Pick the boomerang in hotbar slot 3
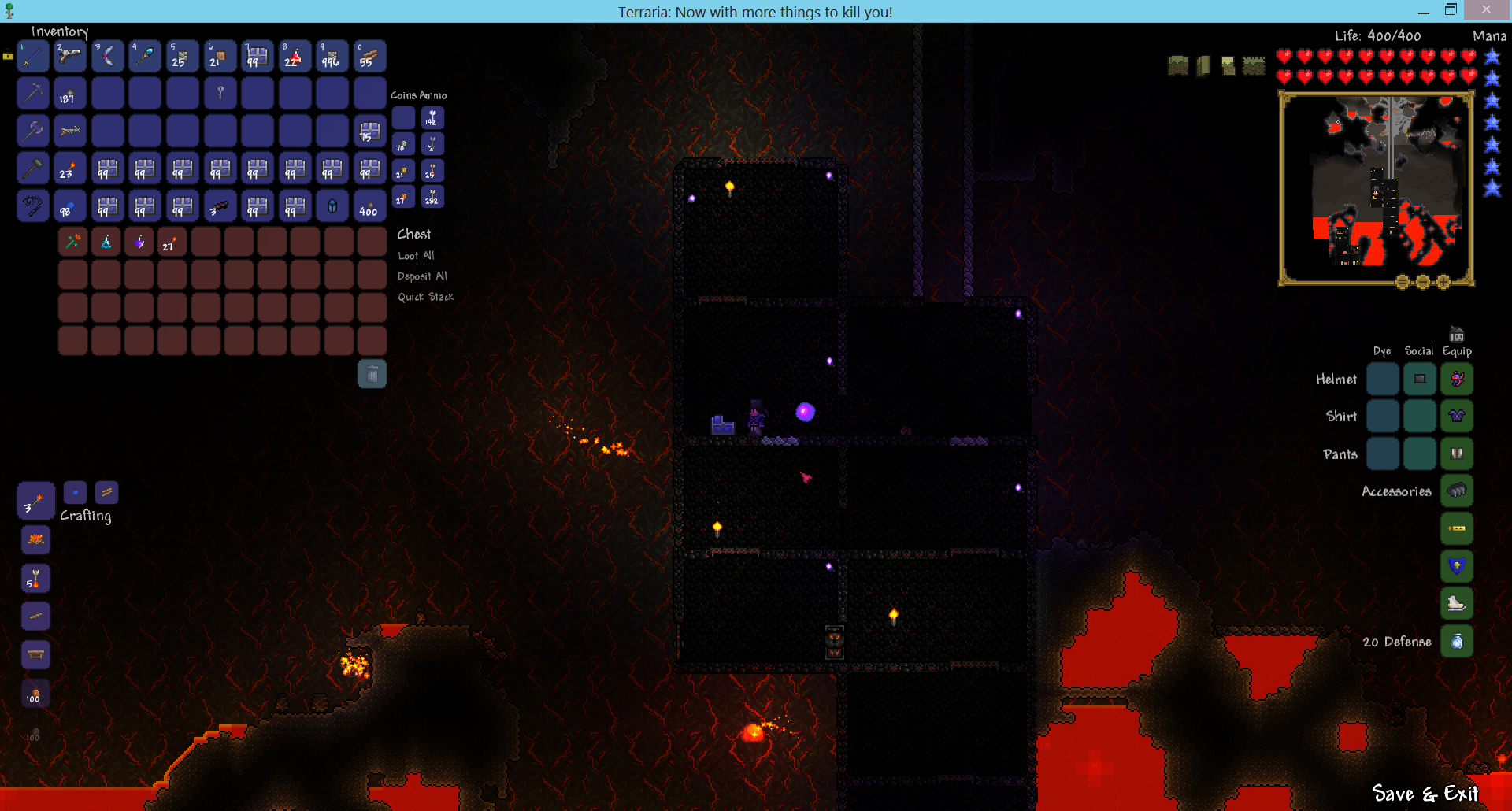 point(108,57)
